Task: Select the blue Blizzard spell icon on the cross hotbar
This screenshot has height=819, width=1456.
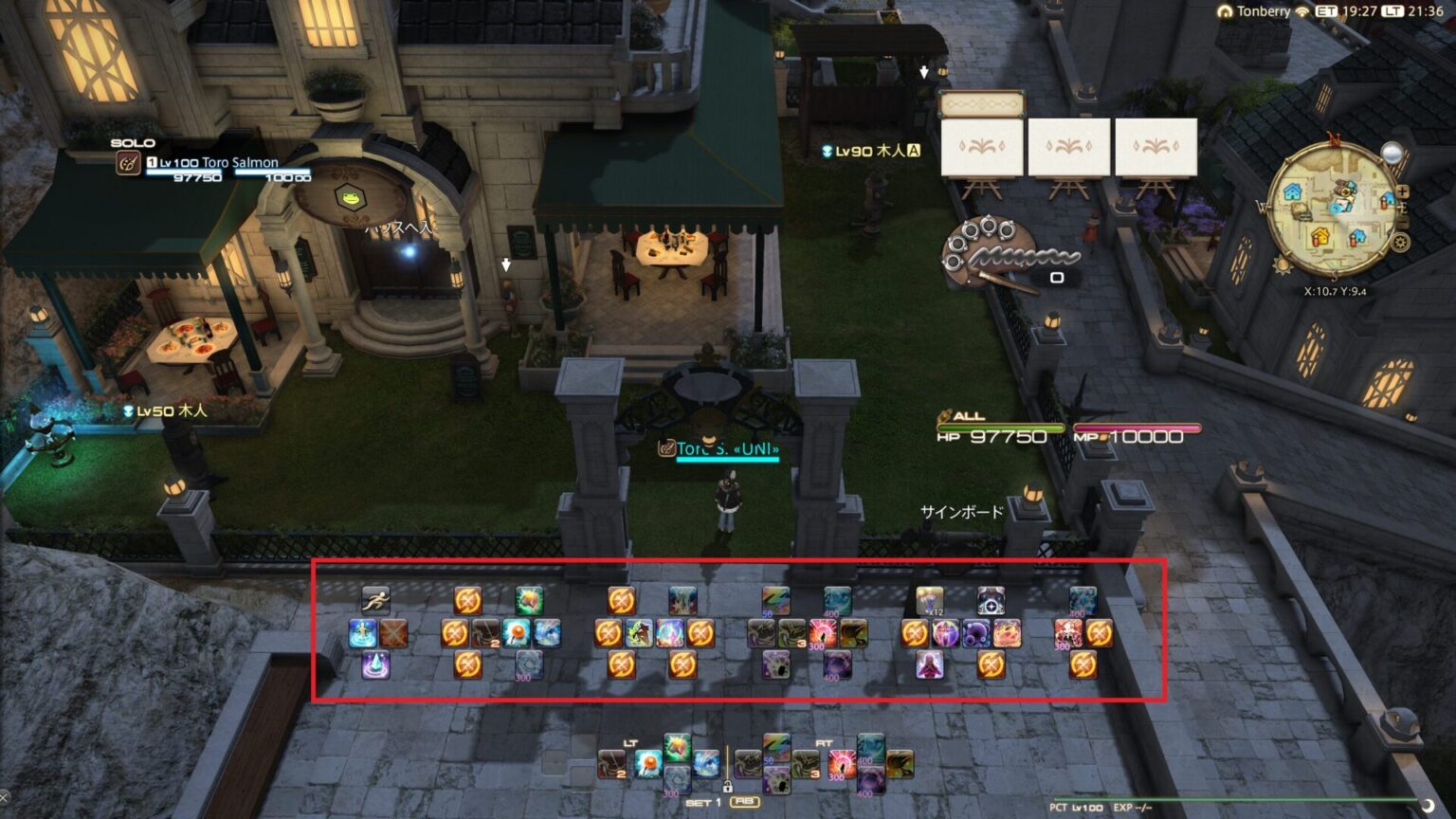Action: point(706,764)
